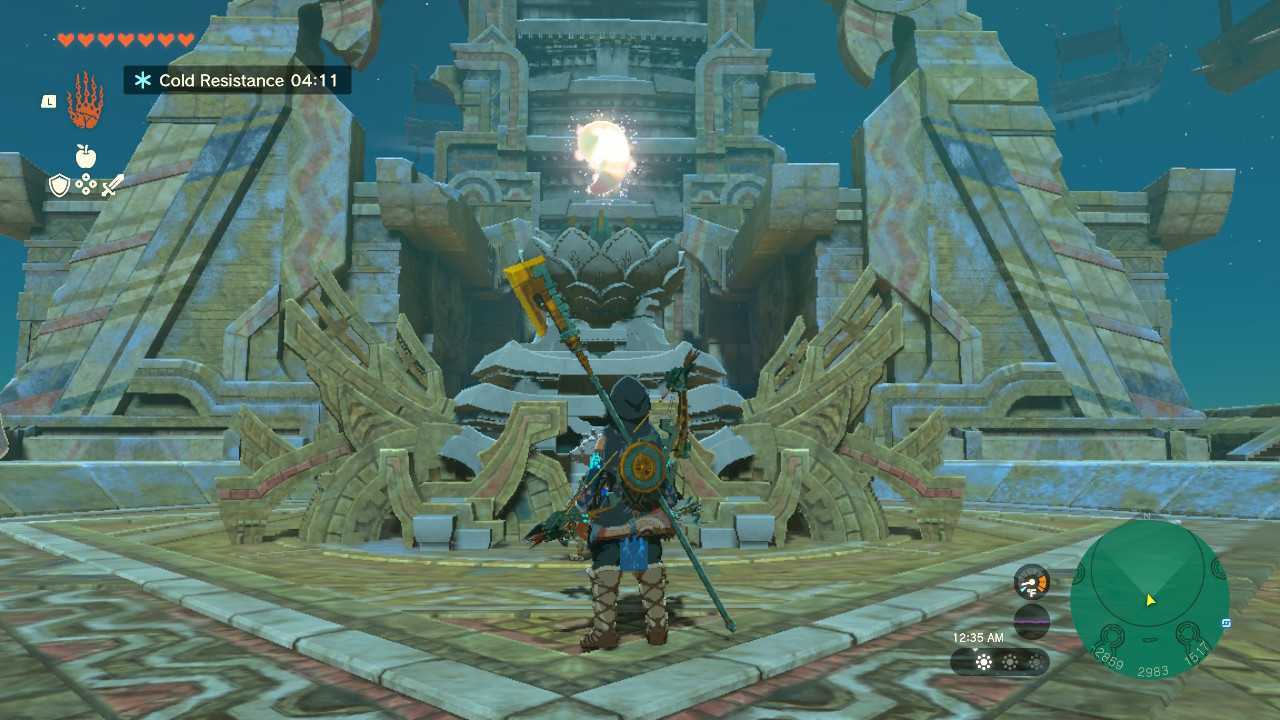Select the blue shrine icon on minimap
Viewport: 1280px width, 720px height.
1226,622
